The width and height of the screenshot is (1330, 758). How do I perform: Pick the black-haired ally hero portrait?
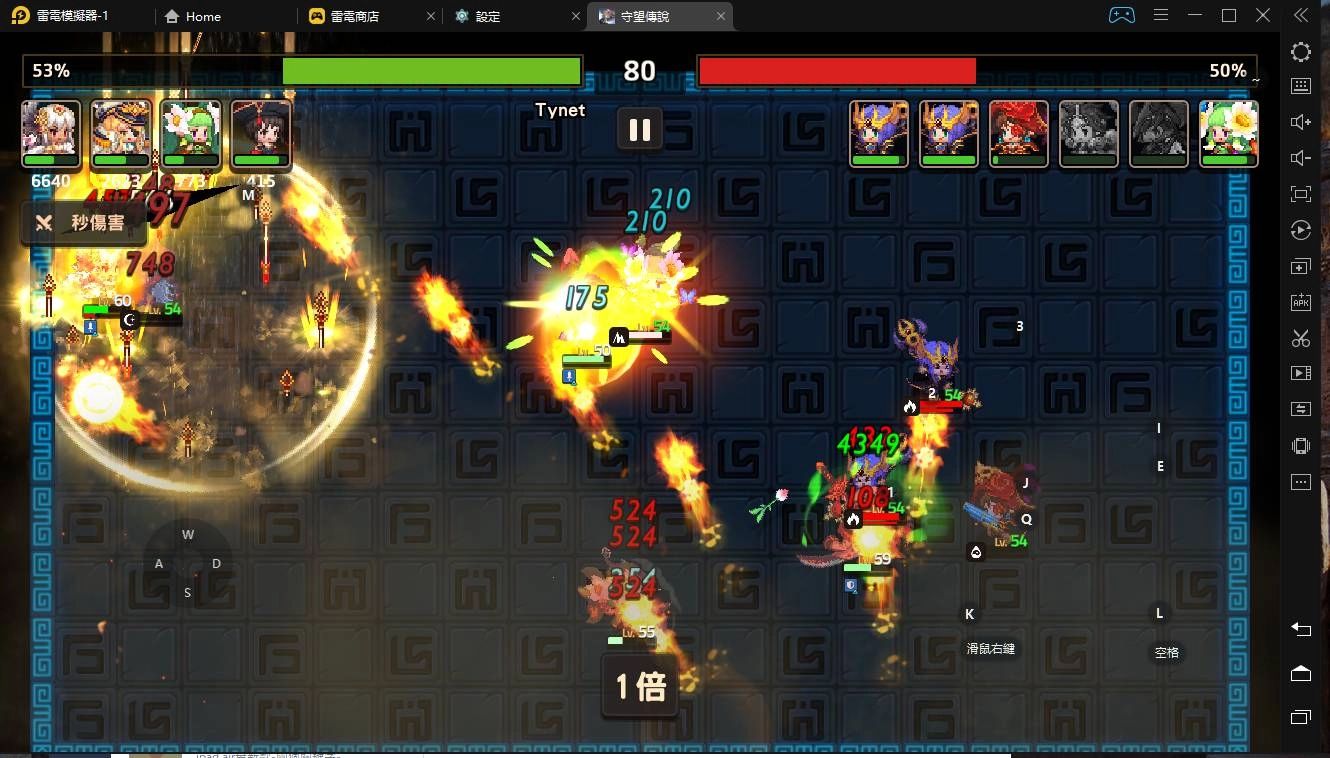[261, 132]
